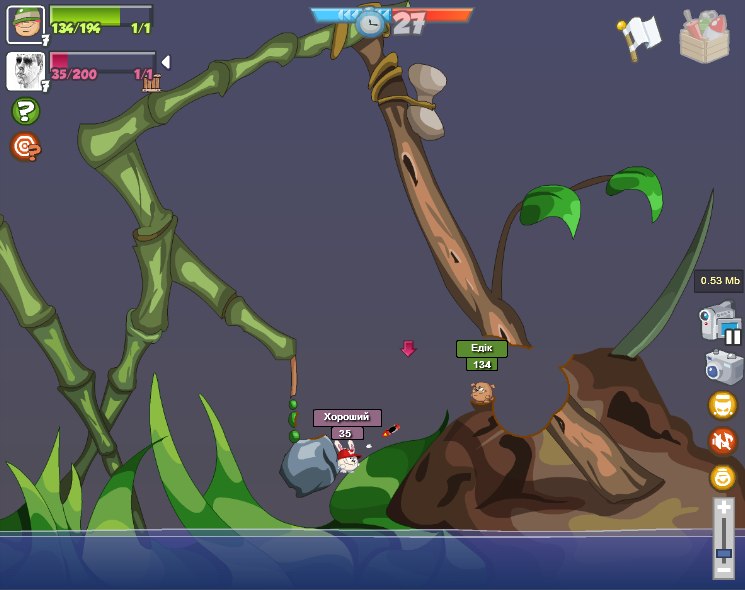Click the plus on the zoom slider
This screenshot has width=745, height=590.
[723, 508]
